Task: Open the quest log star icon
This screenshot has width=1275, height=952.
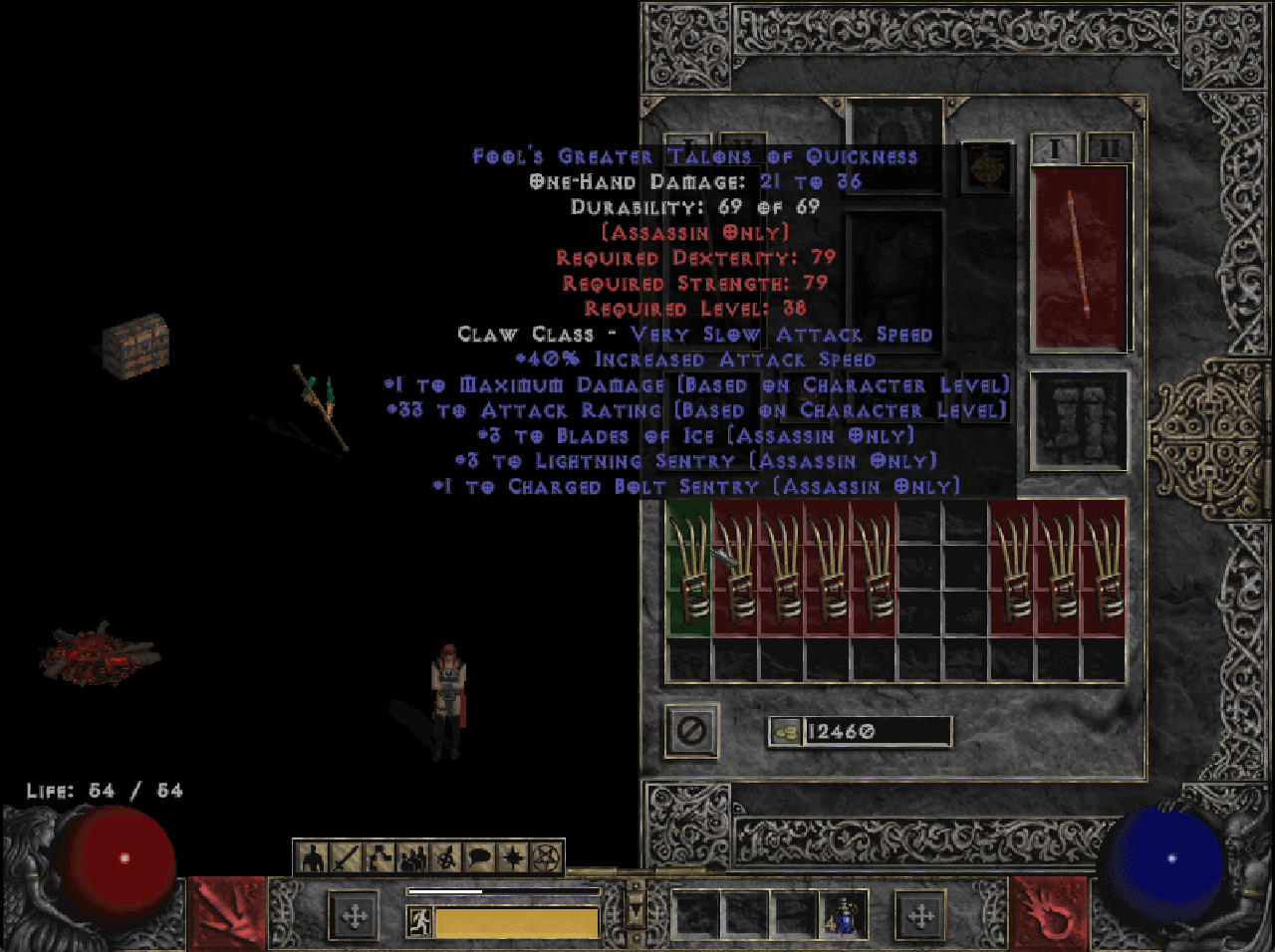Action: [x=513, y=857]
